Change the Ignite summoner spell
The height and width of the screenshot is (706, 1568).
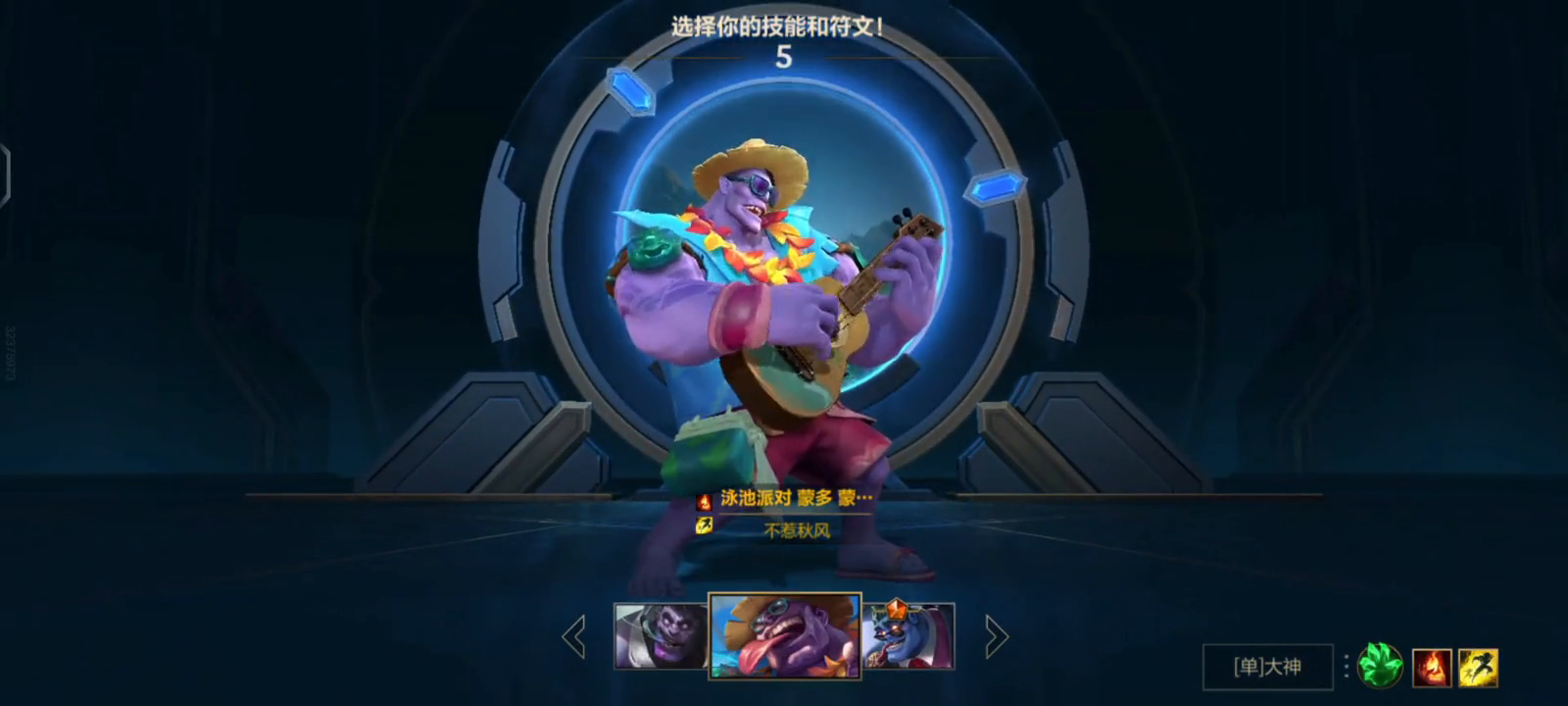[1432, 668]
